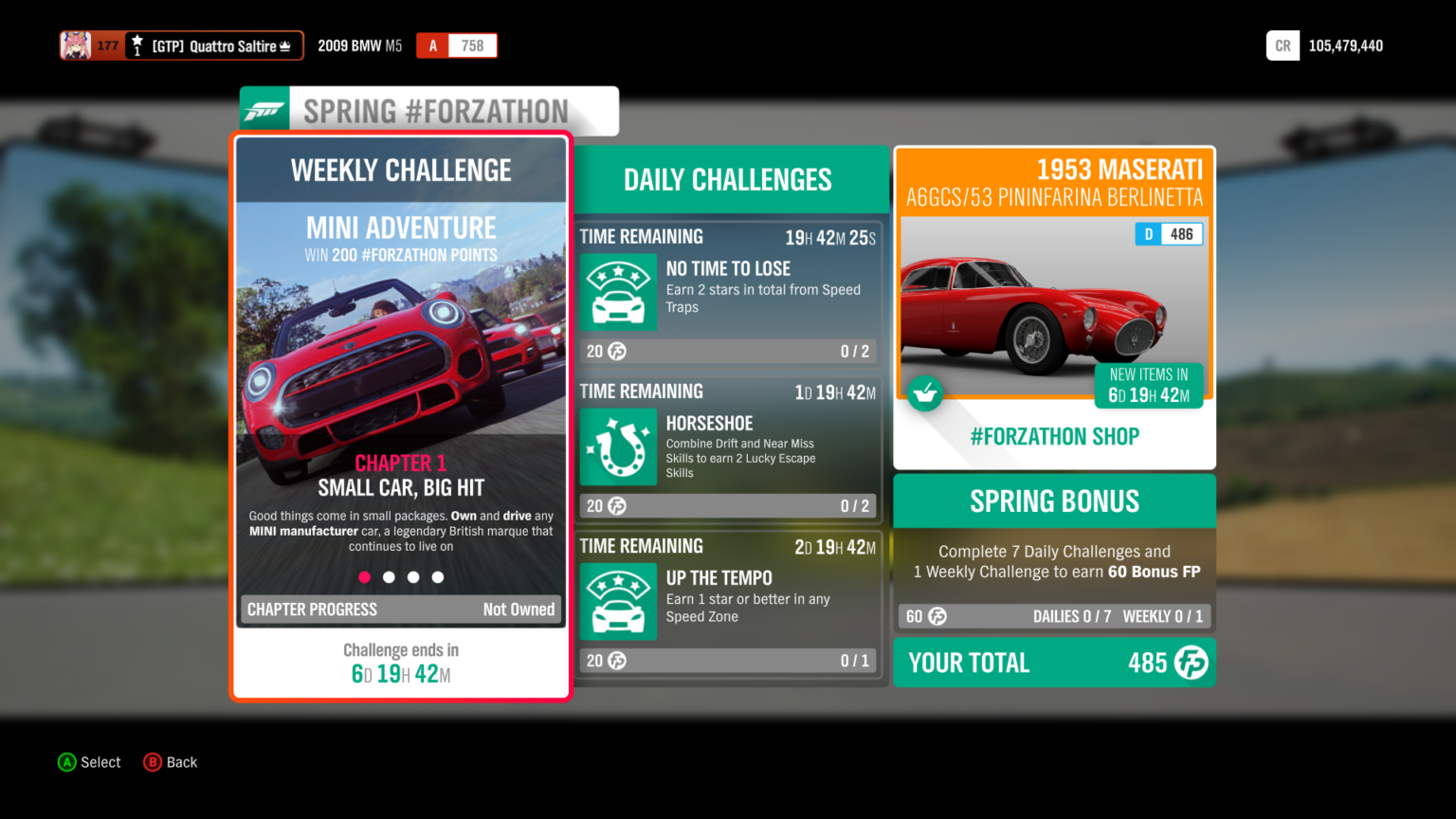Select the No Time To Lose speed trap icon
This screenshot has height=819, width=1456.
tap(618, 292)
